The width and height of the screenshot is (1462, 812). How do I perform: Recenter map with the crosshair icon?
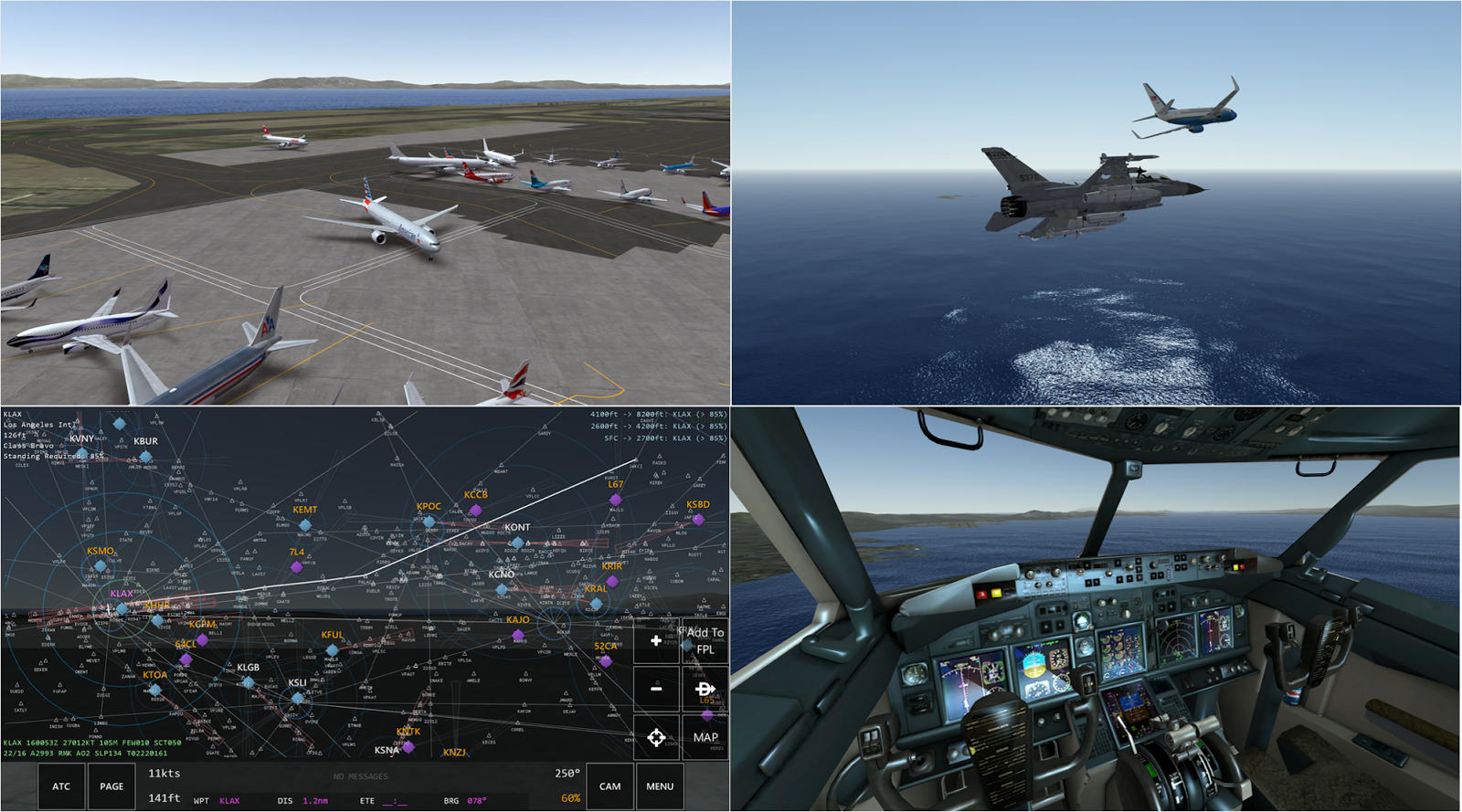pos(656,736)
